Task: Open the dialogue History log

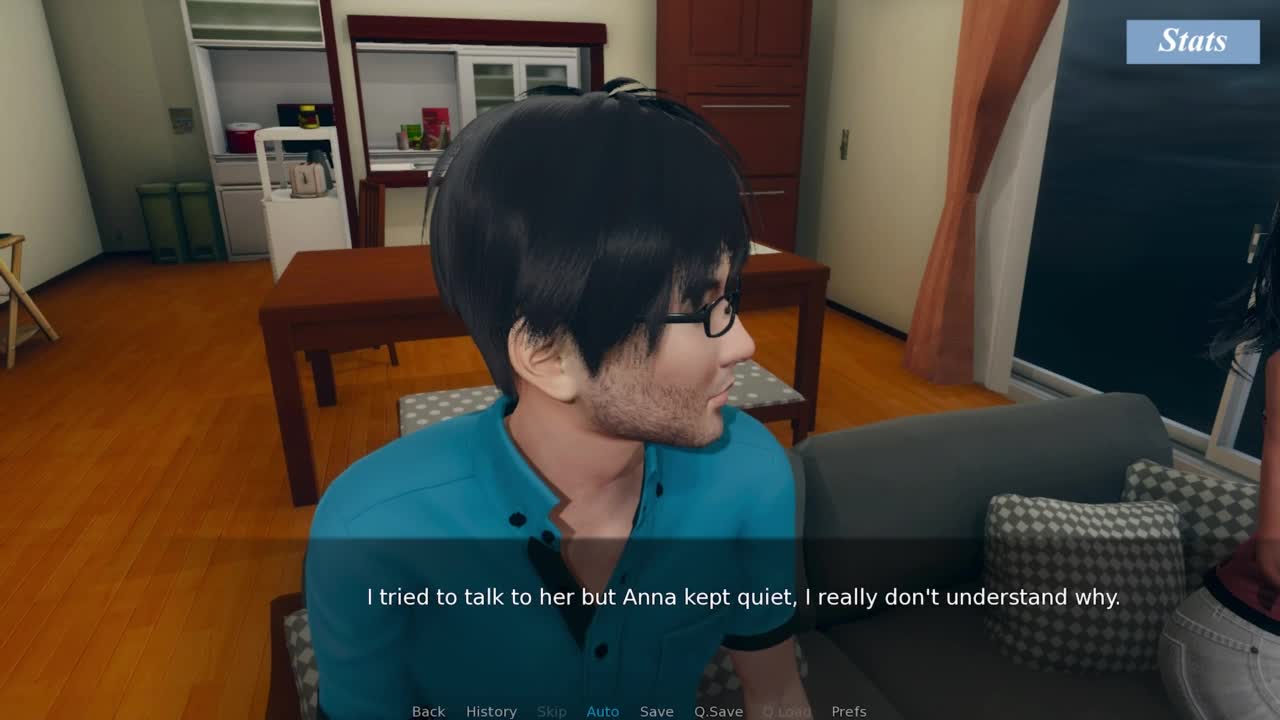Action: pos(491,711)
